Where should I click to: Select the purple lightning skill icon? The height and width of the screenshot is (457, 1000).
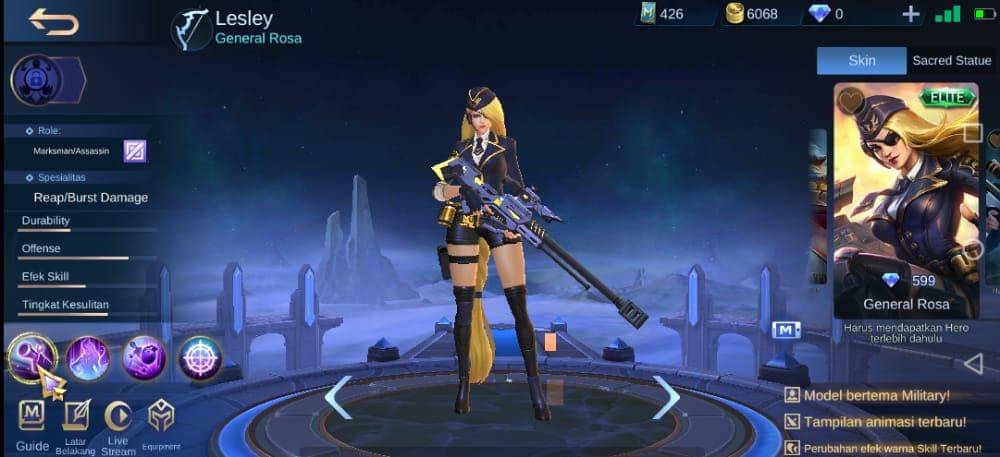pos(88,358)
